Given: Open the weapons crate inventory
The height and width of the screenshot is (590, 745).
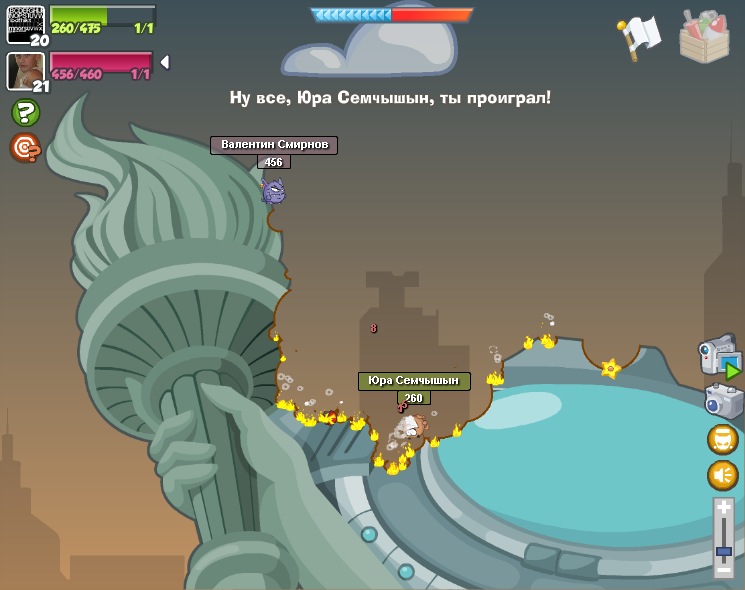Looking at the screenshot, I should 704,36.
